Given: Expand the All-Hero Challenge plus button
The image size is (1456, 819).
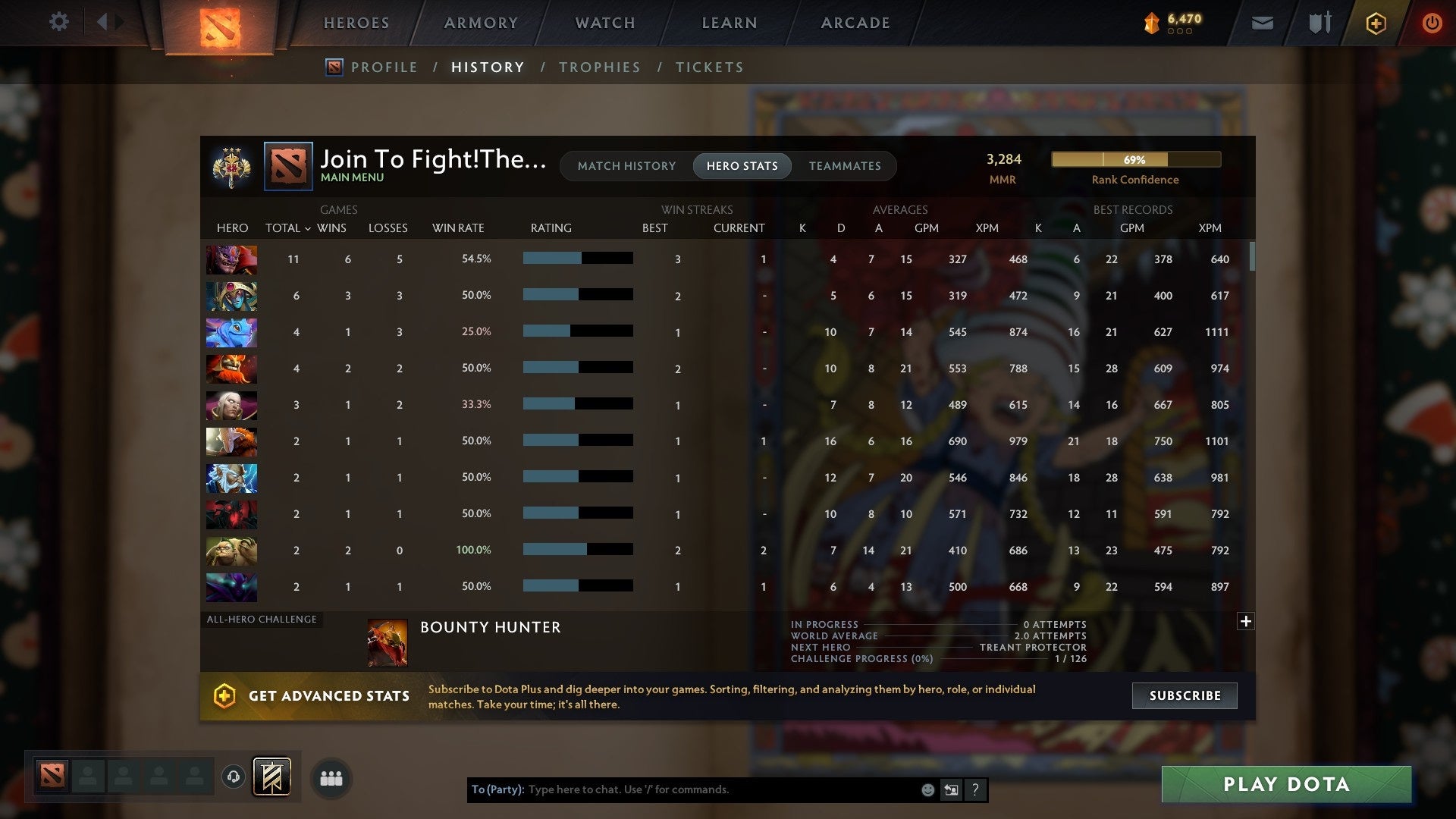Looking at the screenshot, I should 1246,621.
